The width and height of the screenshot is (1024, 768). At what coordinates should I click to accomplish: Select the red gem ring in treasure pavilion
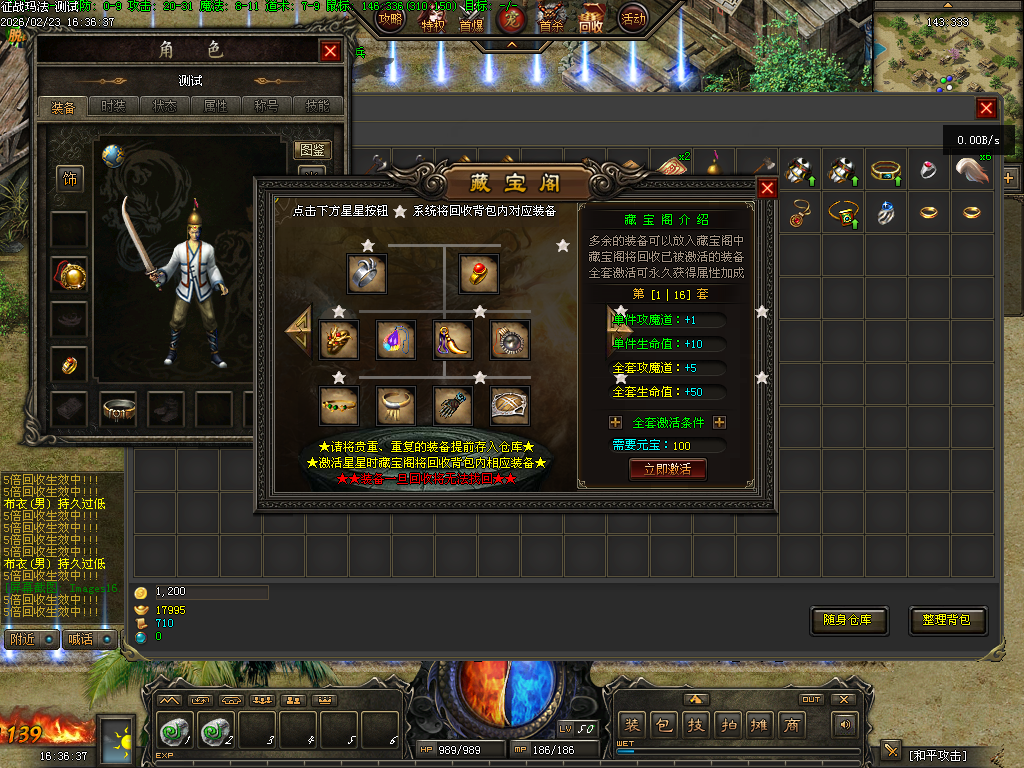[x=478, y=272]
